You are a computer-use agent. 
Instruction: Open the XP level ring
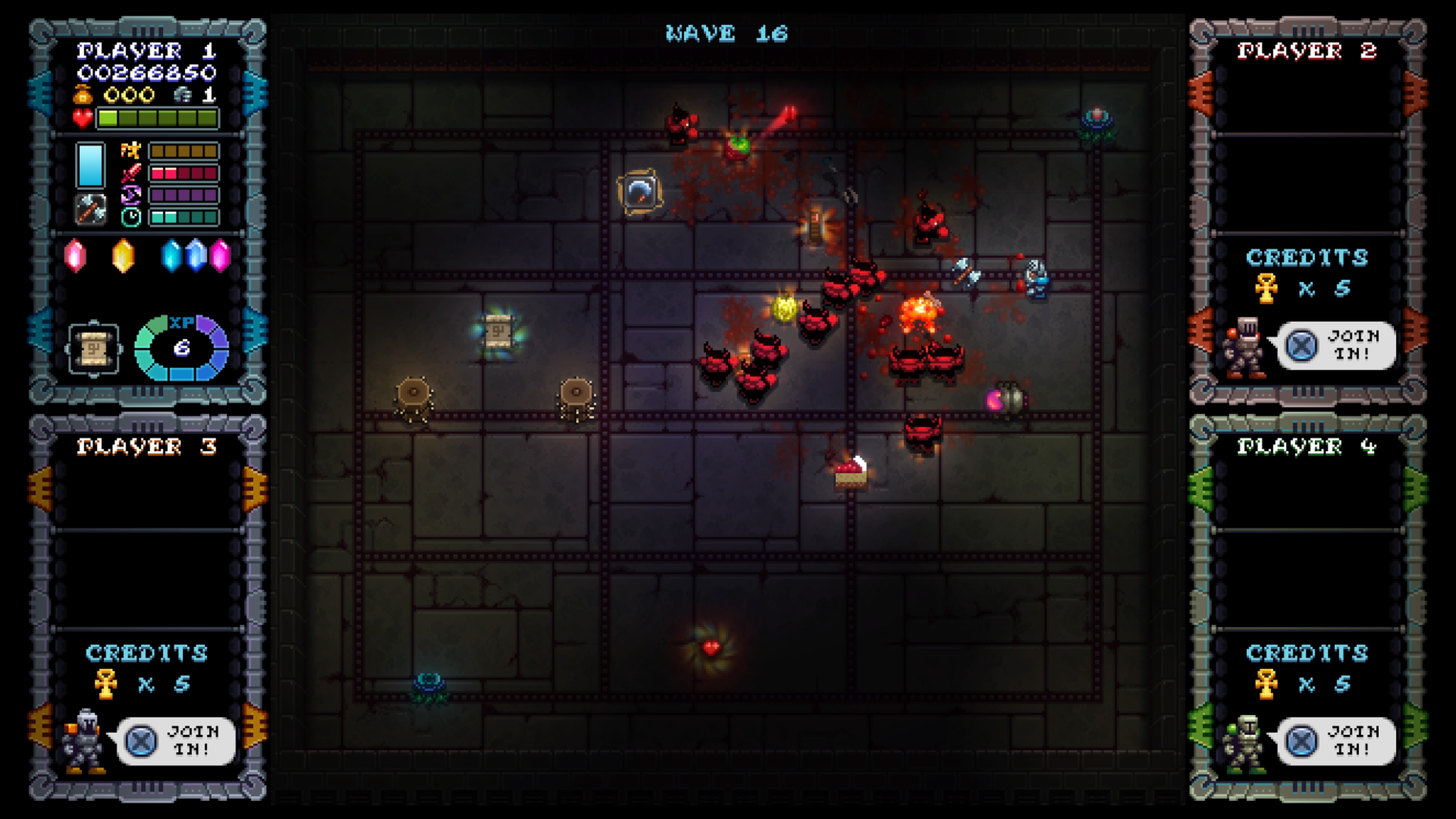coord(182,347)
